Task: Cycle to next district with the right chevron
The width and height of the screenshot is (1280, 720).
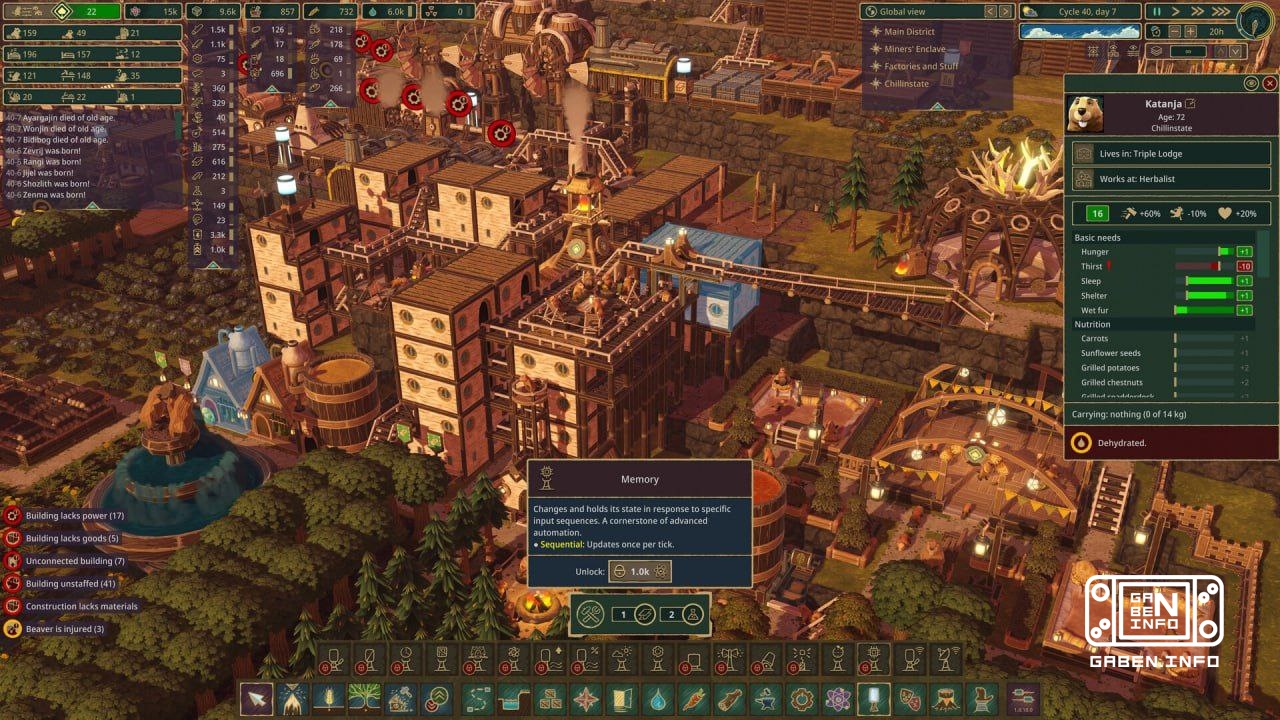Action: 1005,12
